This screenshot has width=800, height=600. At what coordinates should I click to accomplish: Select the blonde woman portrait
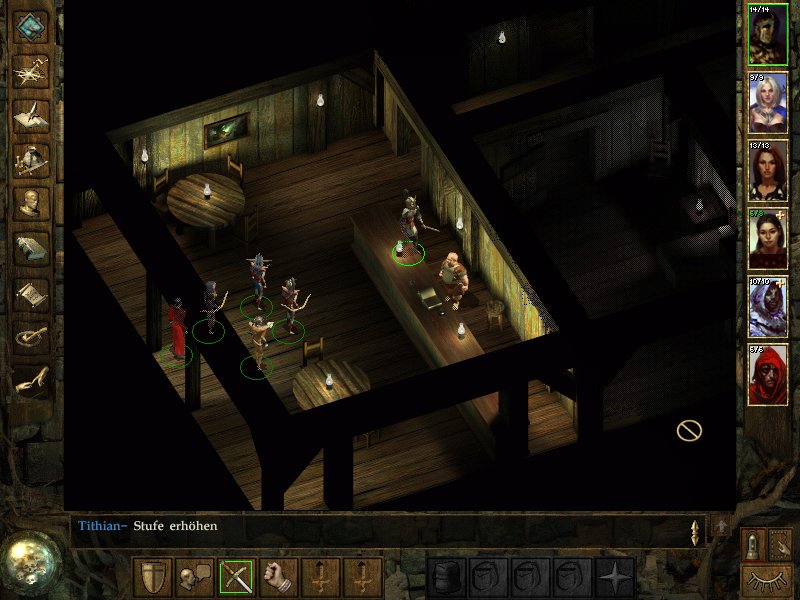click(x=768, y=103)
